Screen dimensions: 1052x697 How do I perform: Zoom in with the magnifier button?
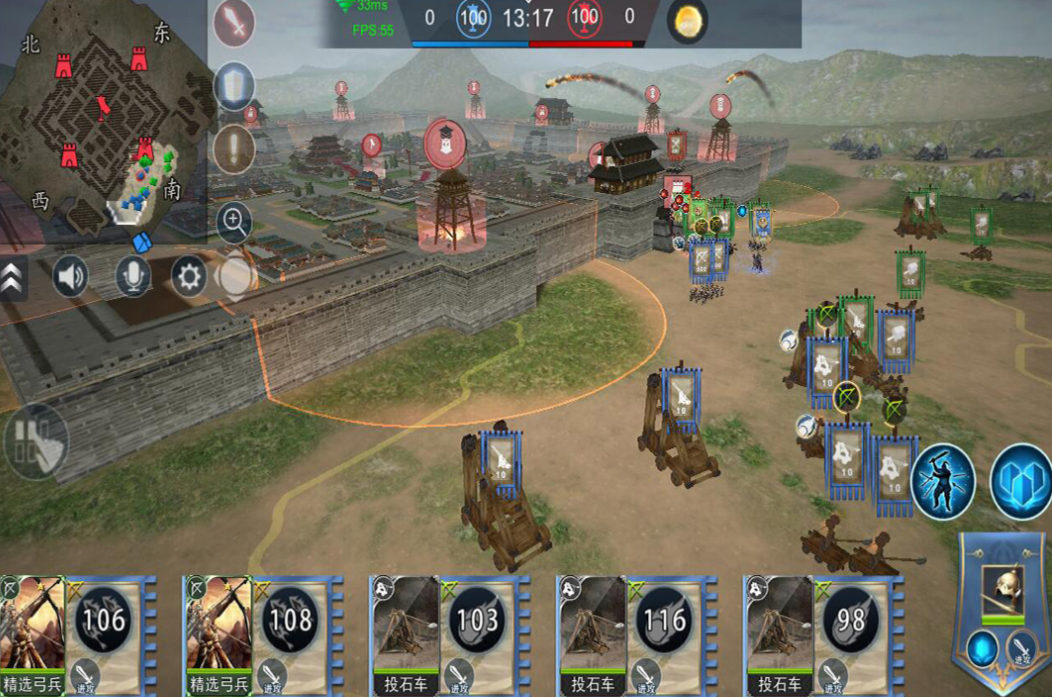234,223
